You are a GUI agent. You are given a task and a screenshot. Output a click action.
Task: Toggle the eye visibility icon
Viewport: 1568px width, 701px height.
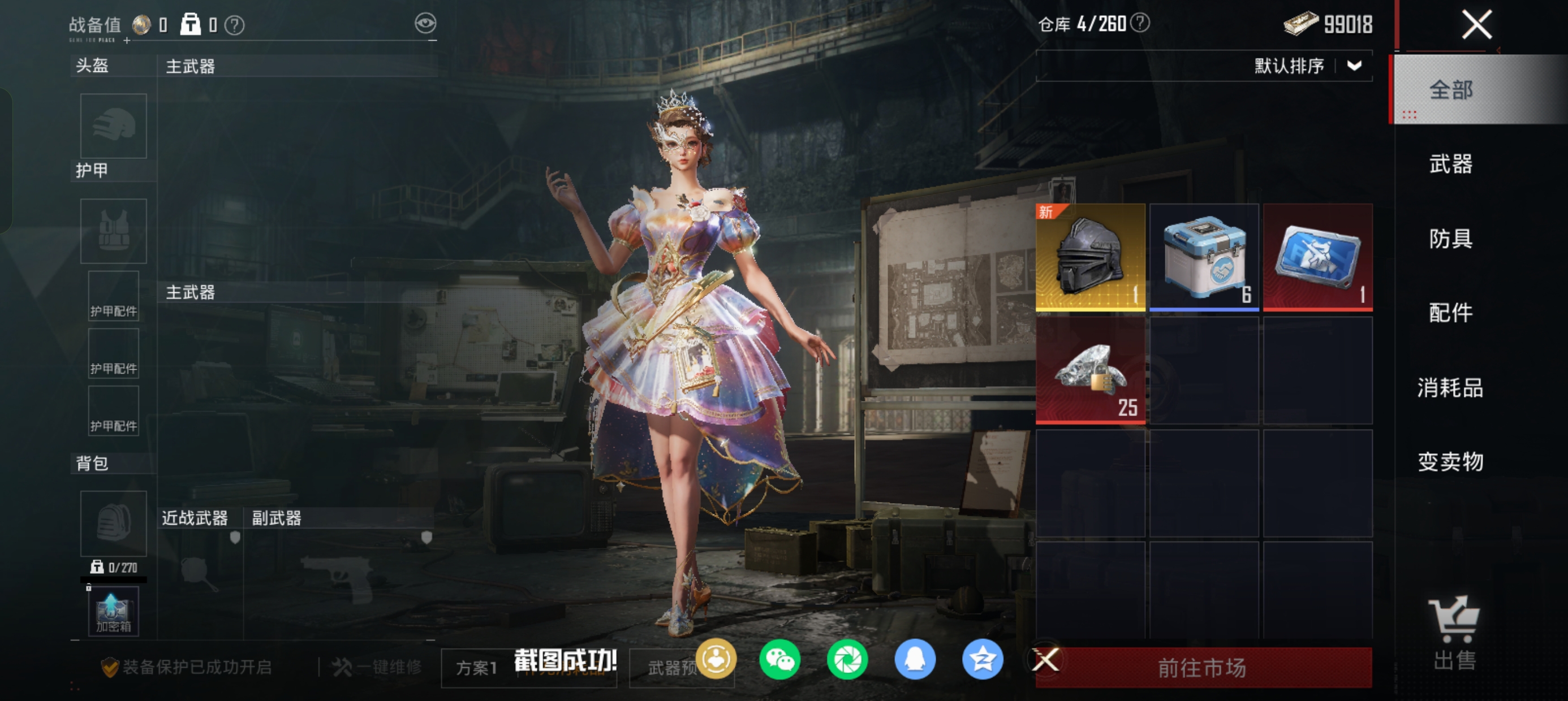[x=425, y=24]
